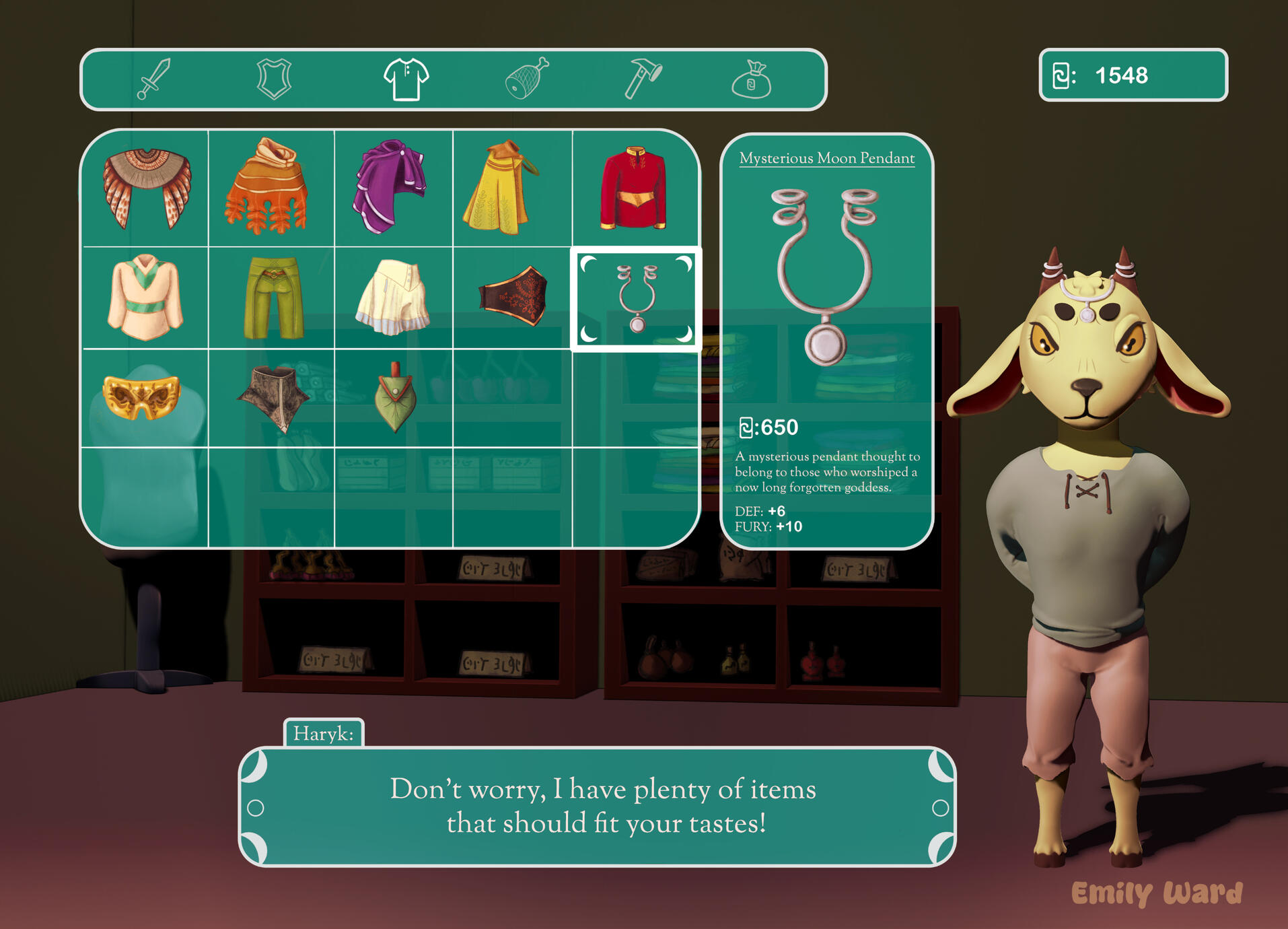Select the selected pendant slot in the grid
Screen dimensions: 1288x929
coord(637,299)
